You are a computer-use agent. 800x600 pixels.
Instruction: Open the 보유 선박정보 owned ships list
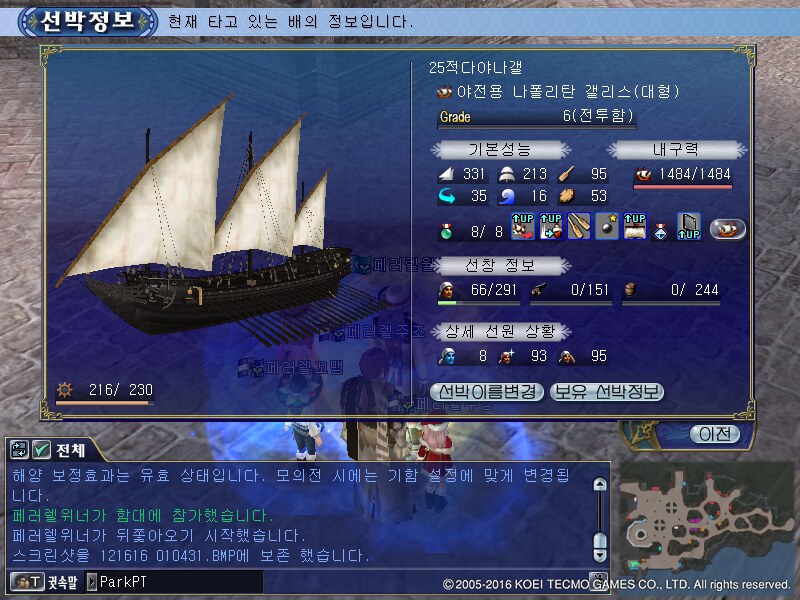(x=607, y=391)
